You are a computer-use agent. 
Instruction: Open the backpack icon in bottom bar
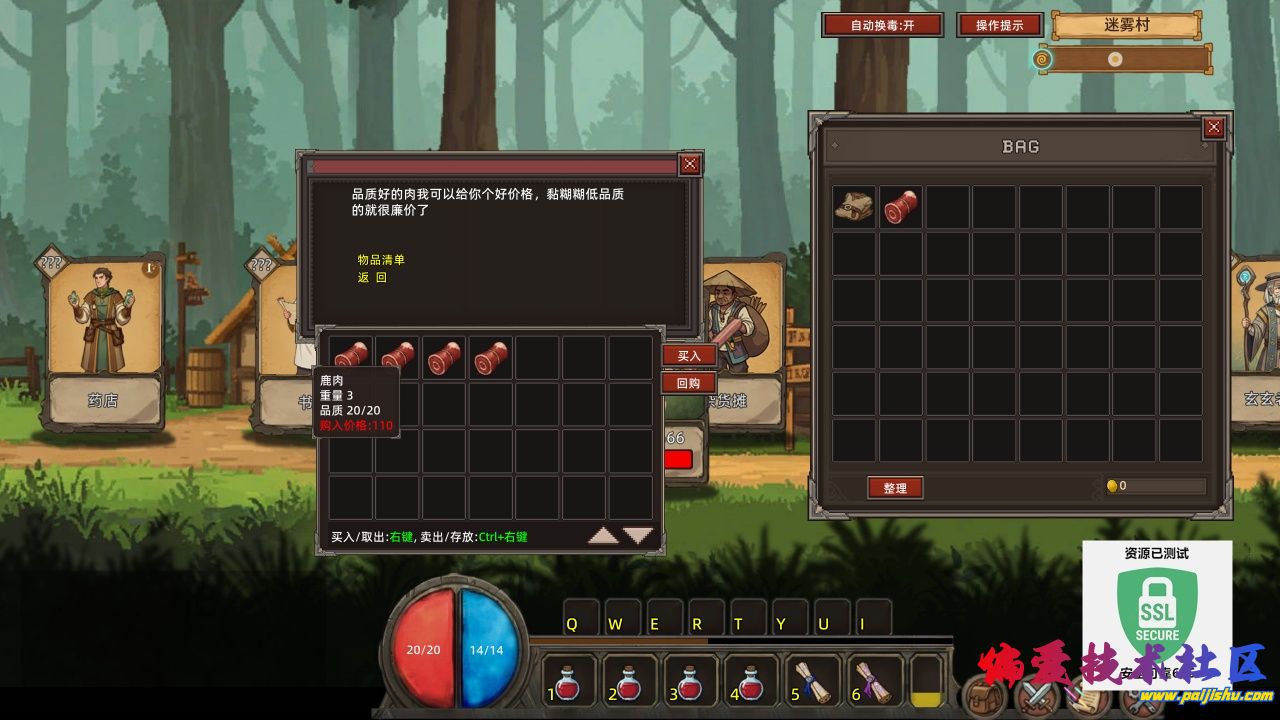tap(985, 696)
